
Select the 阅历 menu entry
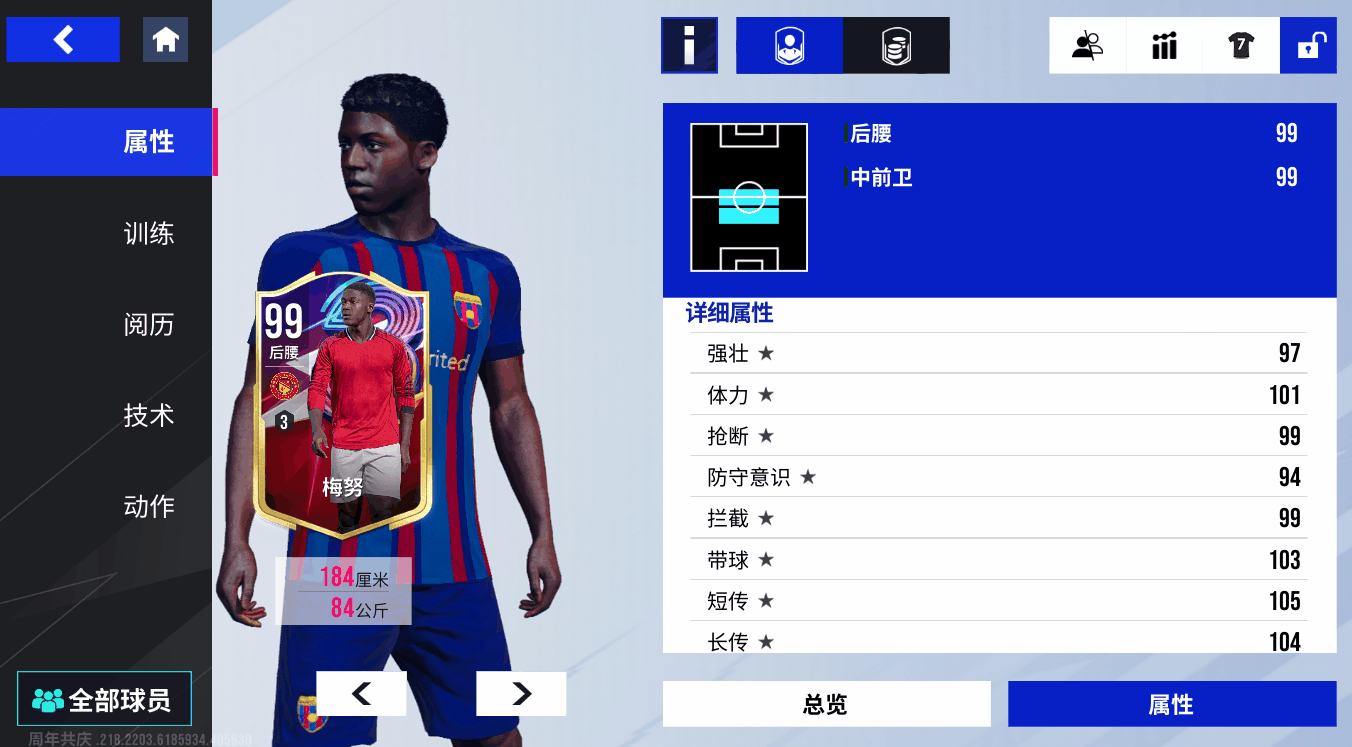click(148, 325)
